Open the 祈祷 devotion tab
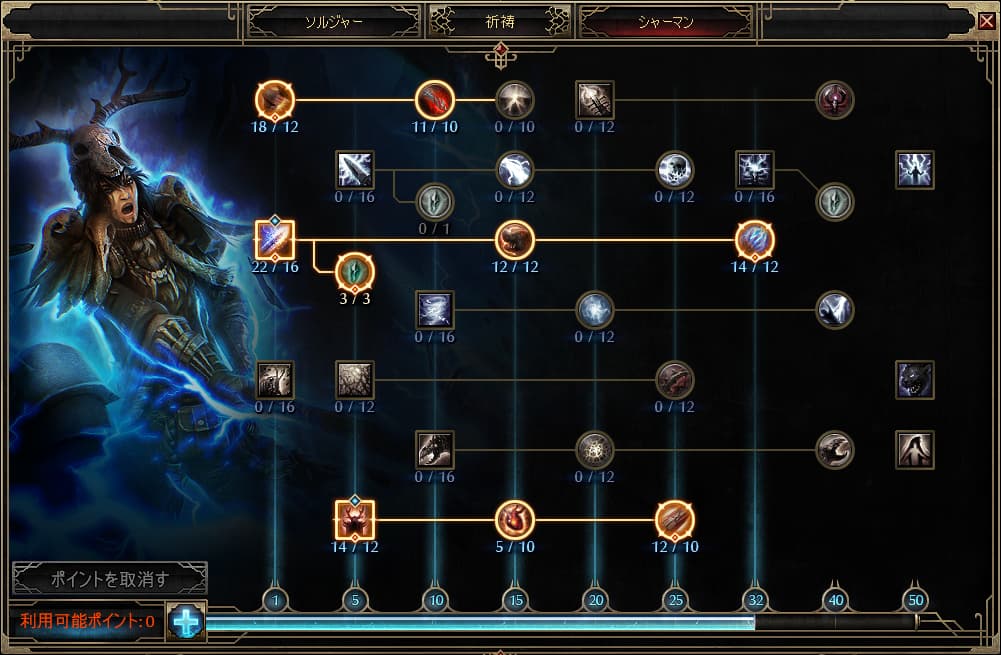Screen dimensions: 1001x655 499,21
